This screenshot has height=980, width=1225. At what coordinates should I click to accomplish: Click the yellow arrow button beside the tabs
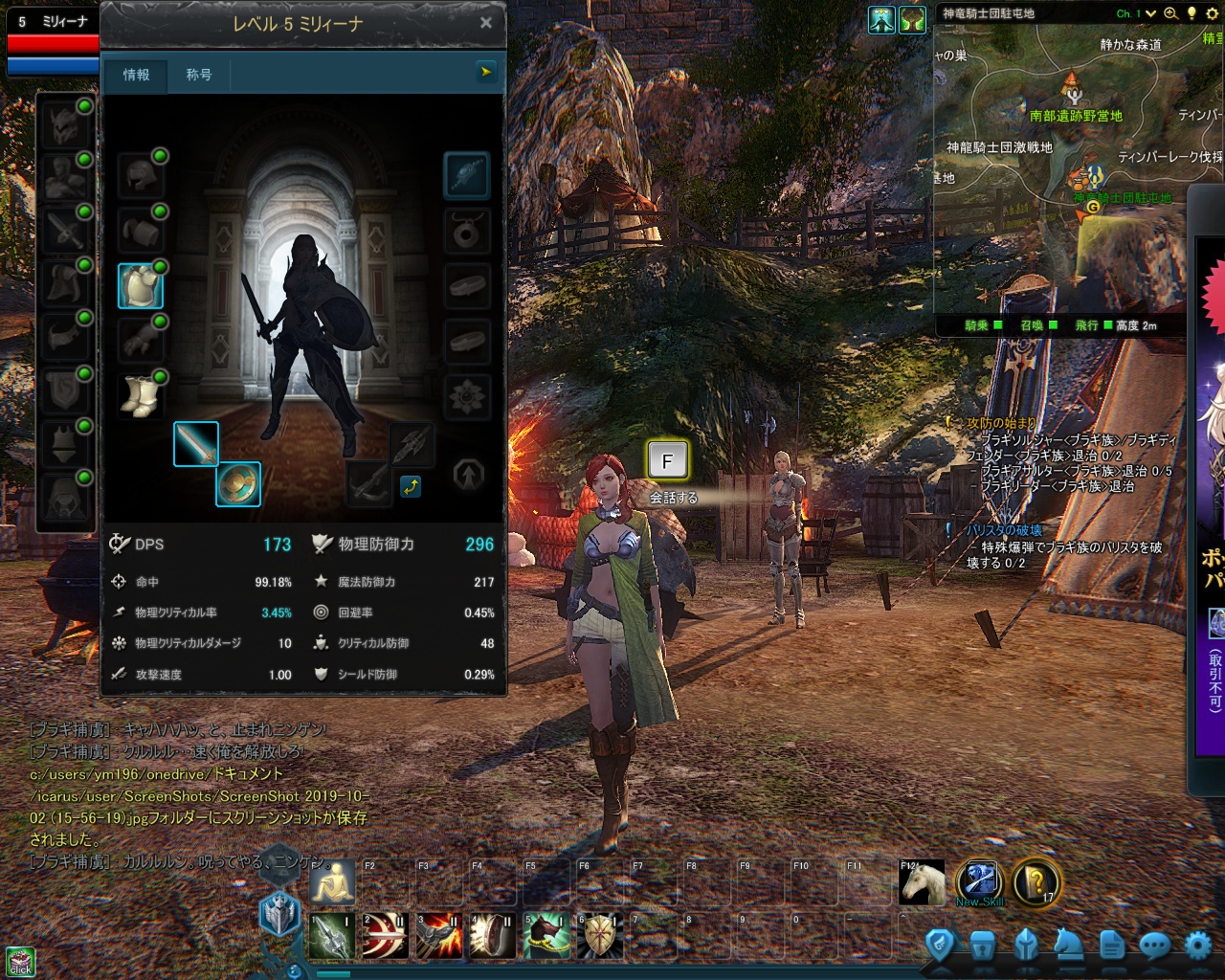pyautogui.click(x=486, y=71)
